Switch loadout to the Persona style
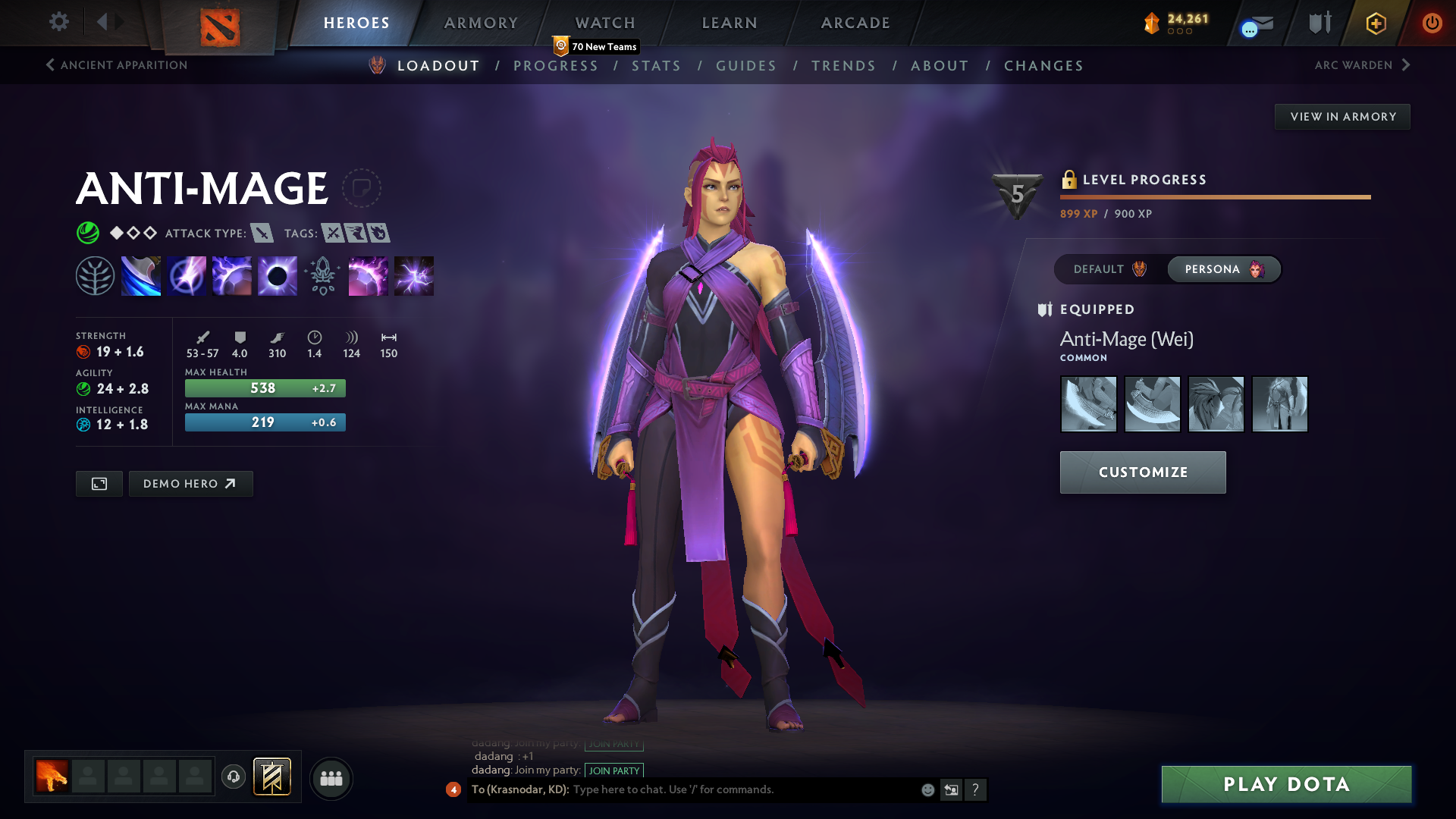This screenshot has width=1456, height=819. click(x=1223, y=269)
